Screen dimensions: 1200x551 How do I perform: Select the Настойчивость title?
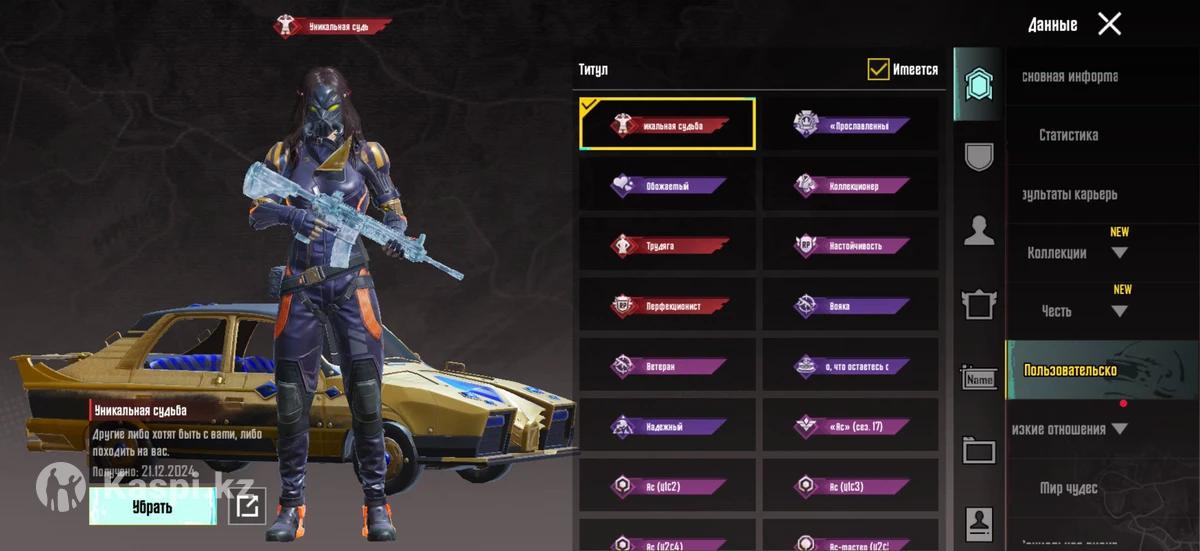[x=851, y=246]
